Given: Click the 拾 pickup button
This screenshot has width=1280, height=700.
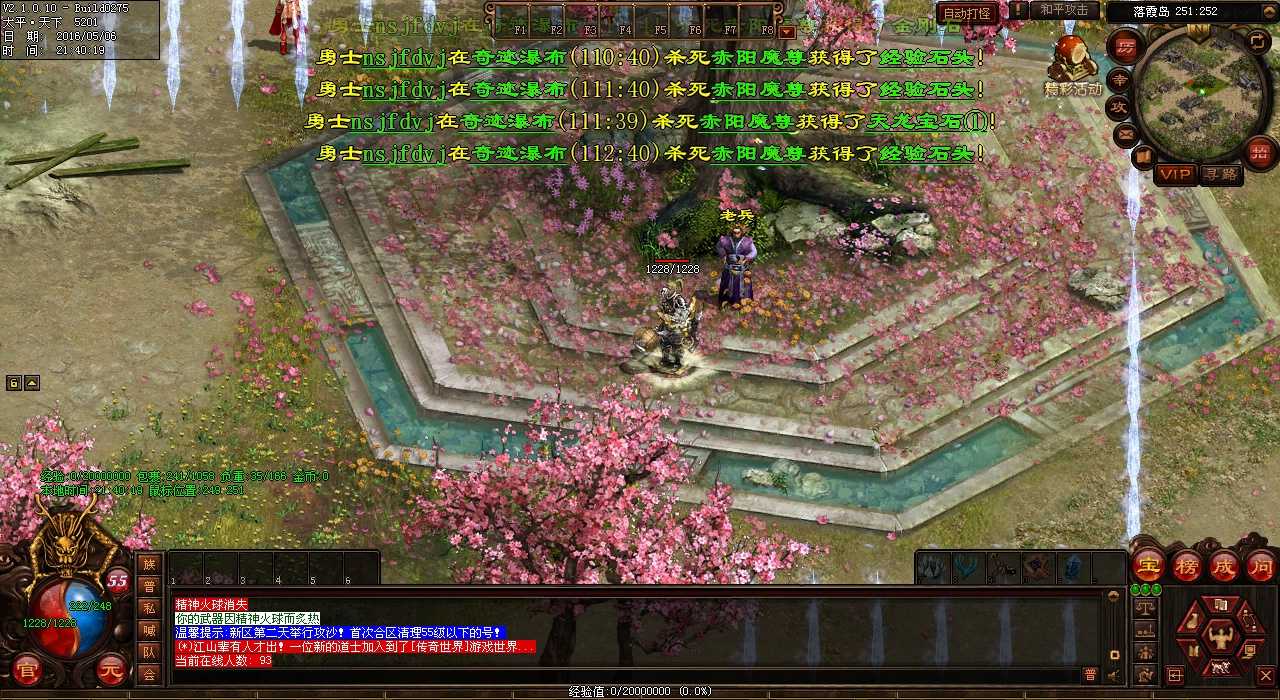Looking at the screenshot, I should (x=1260, y=152).
